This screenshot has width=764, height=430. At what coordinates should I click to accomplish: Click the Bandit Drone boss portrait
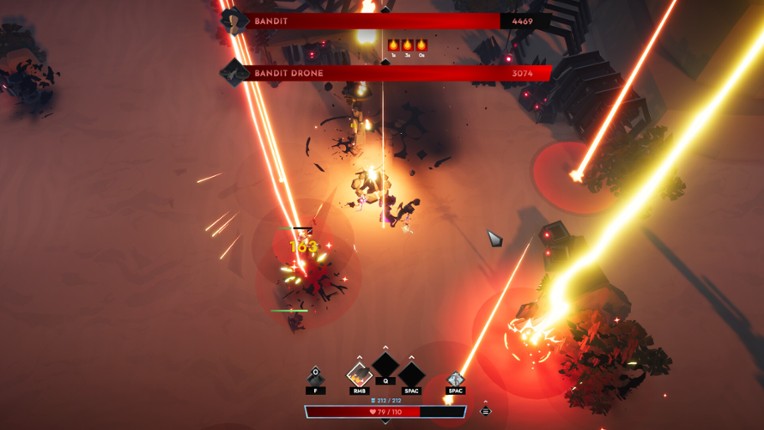click(235, 72)
